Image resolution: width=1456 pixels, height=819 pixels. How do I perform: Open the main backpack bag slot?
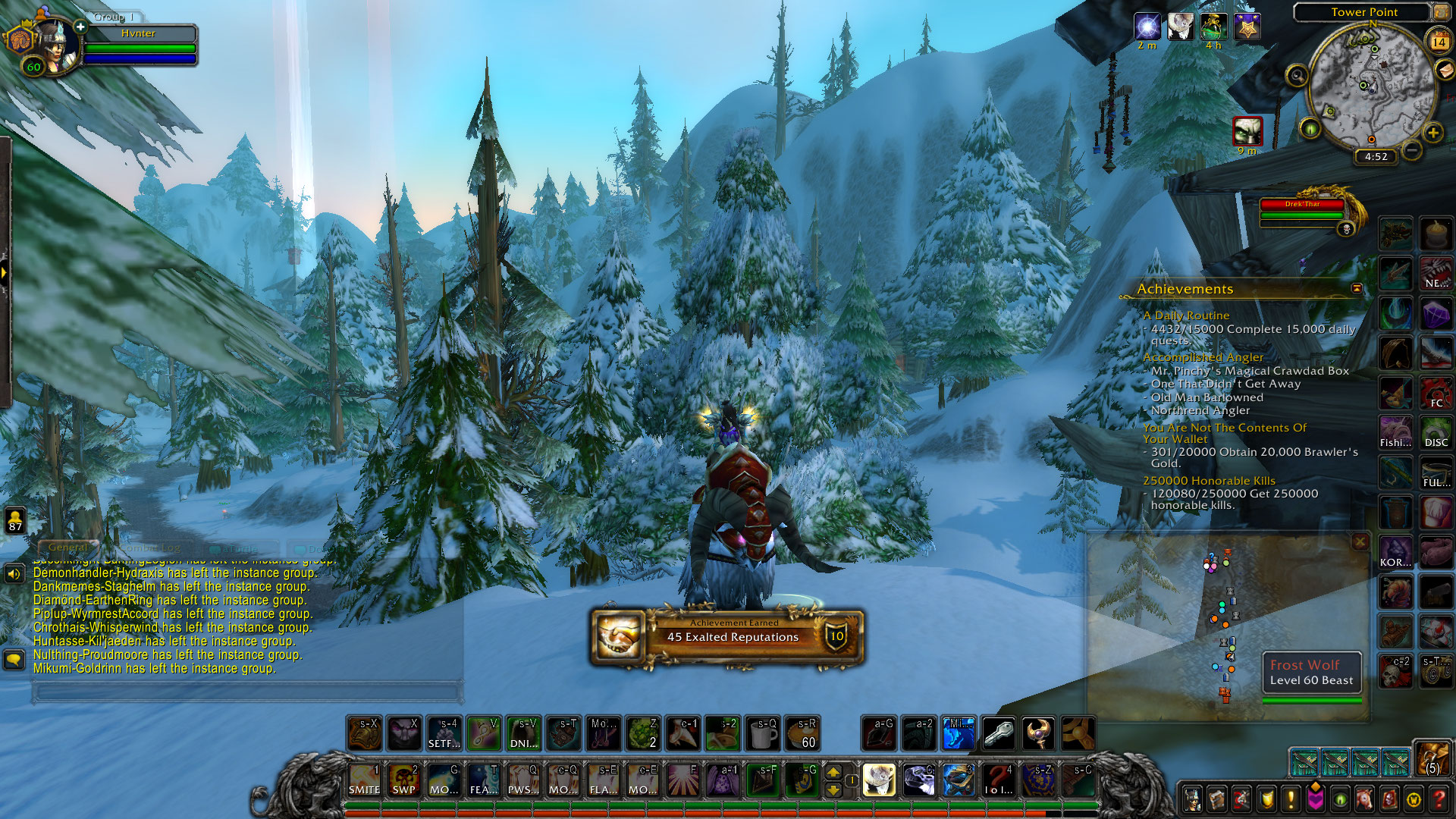[1431, 758]
